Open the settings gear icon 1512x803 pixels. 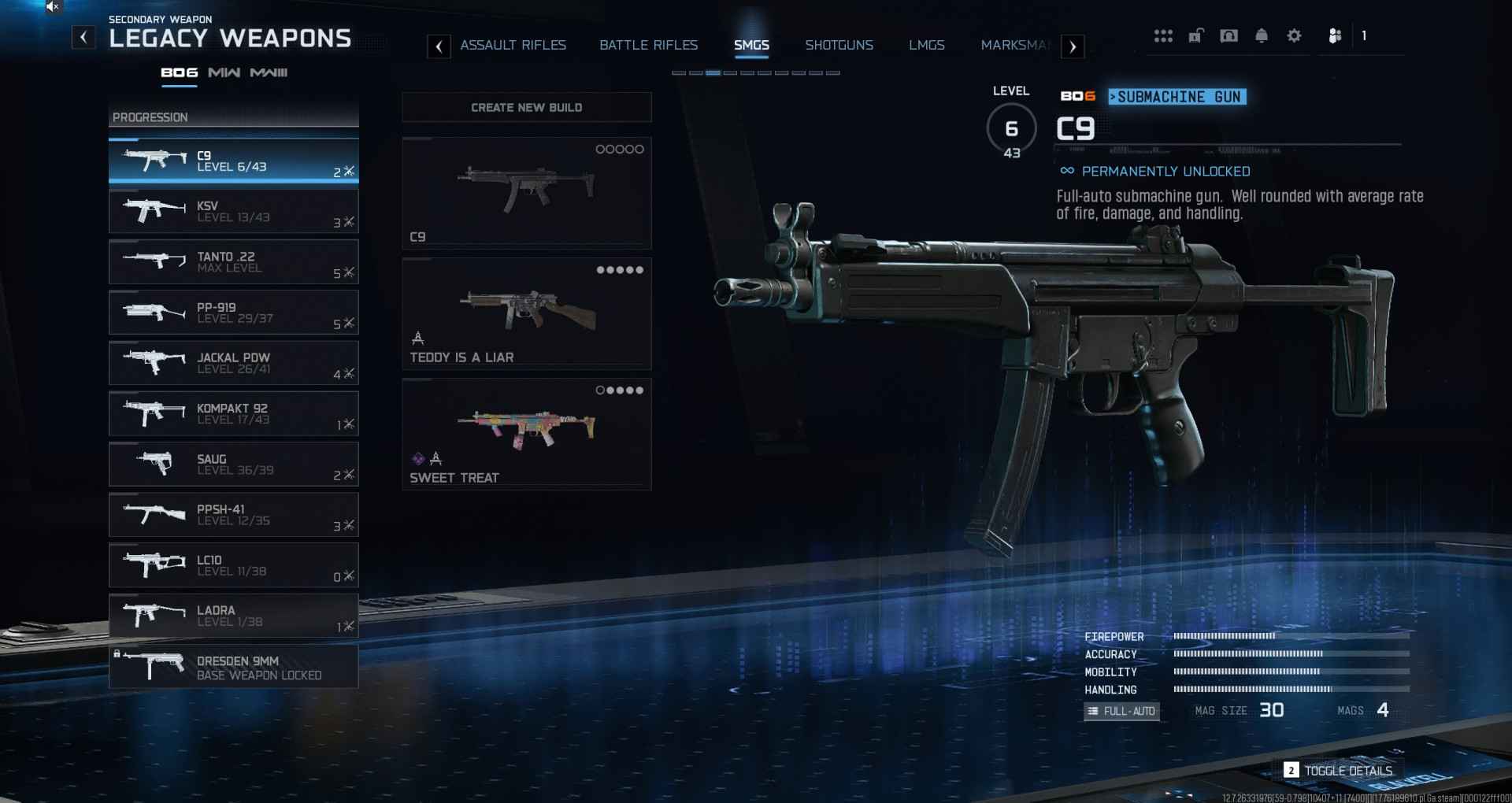tap(1294, 36)
